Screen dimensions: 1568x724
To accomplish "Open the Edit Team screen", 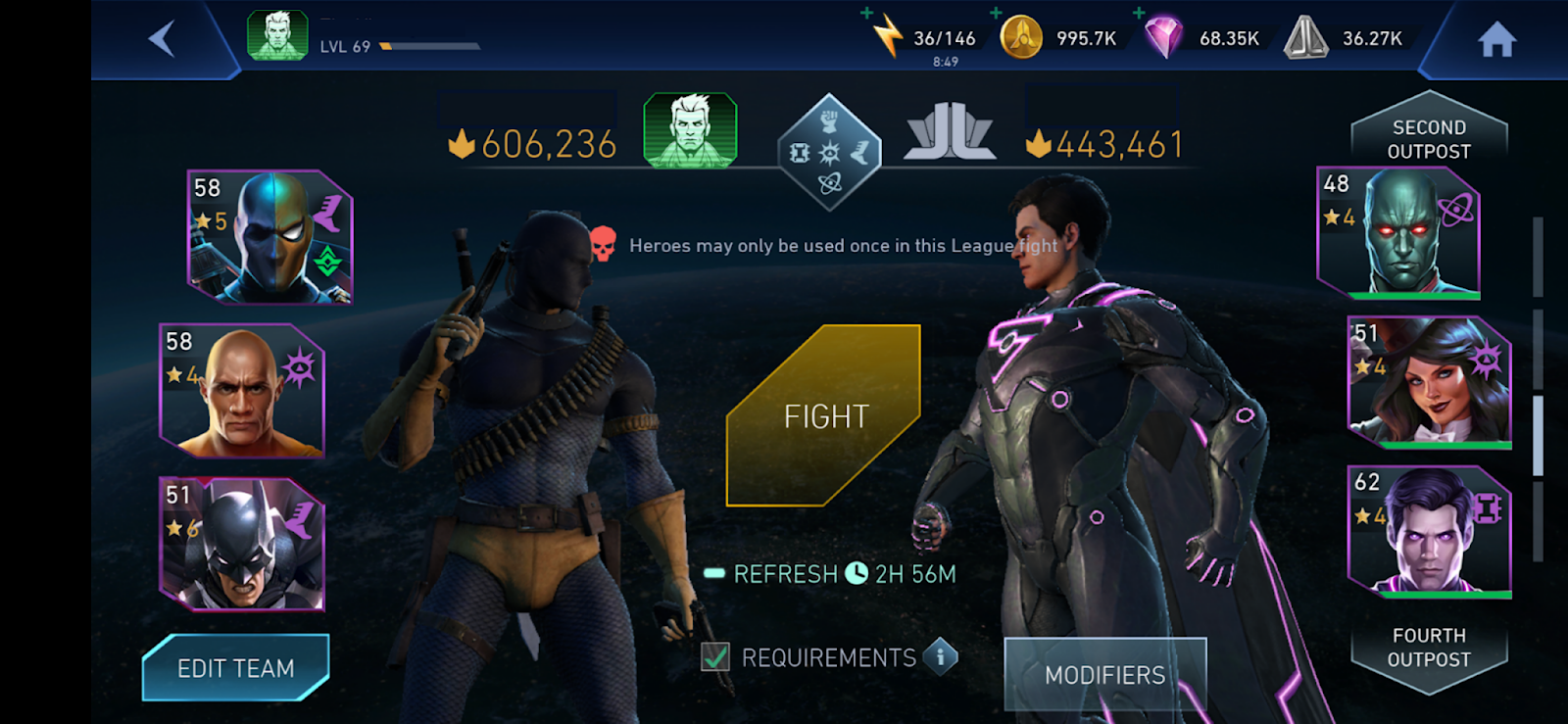I will coord(235,668).
